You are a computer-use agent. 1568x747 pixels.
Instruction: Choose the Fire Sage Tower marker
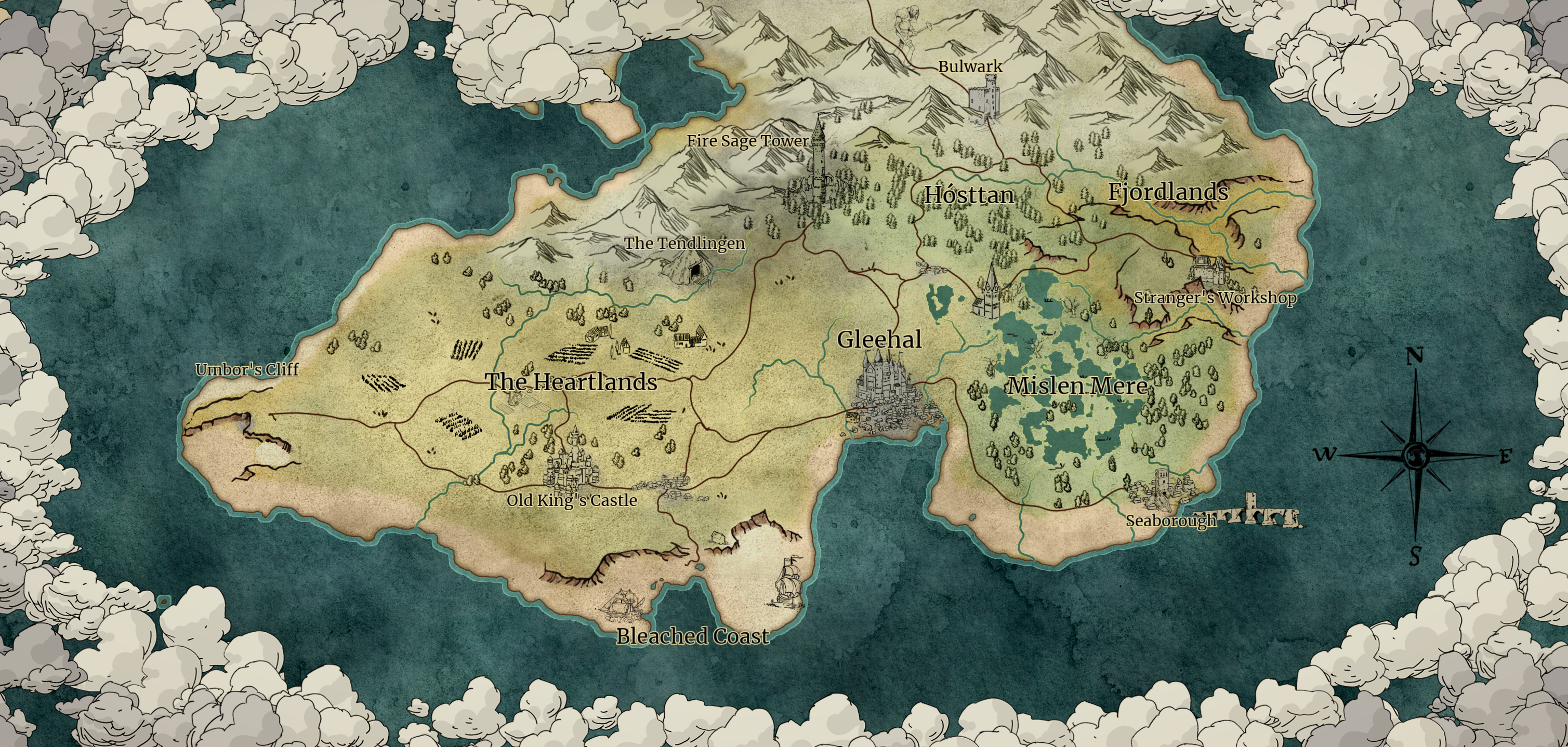(747, 141)
